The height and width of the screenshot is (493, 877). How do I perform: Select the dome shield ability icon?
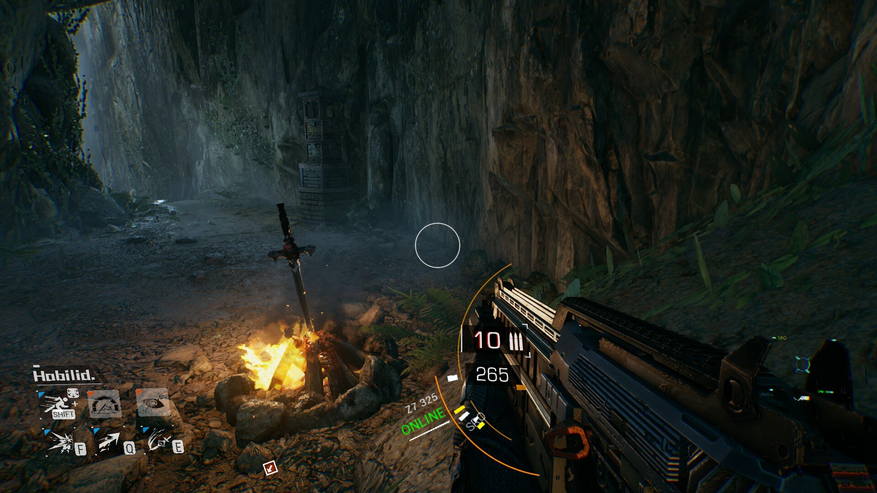tap(105, 403)
